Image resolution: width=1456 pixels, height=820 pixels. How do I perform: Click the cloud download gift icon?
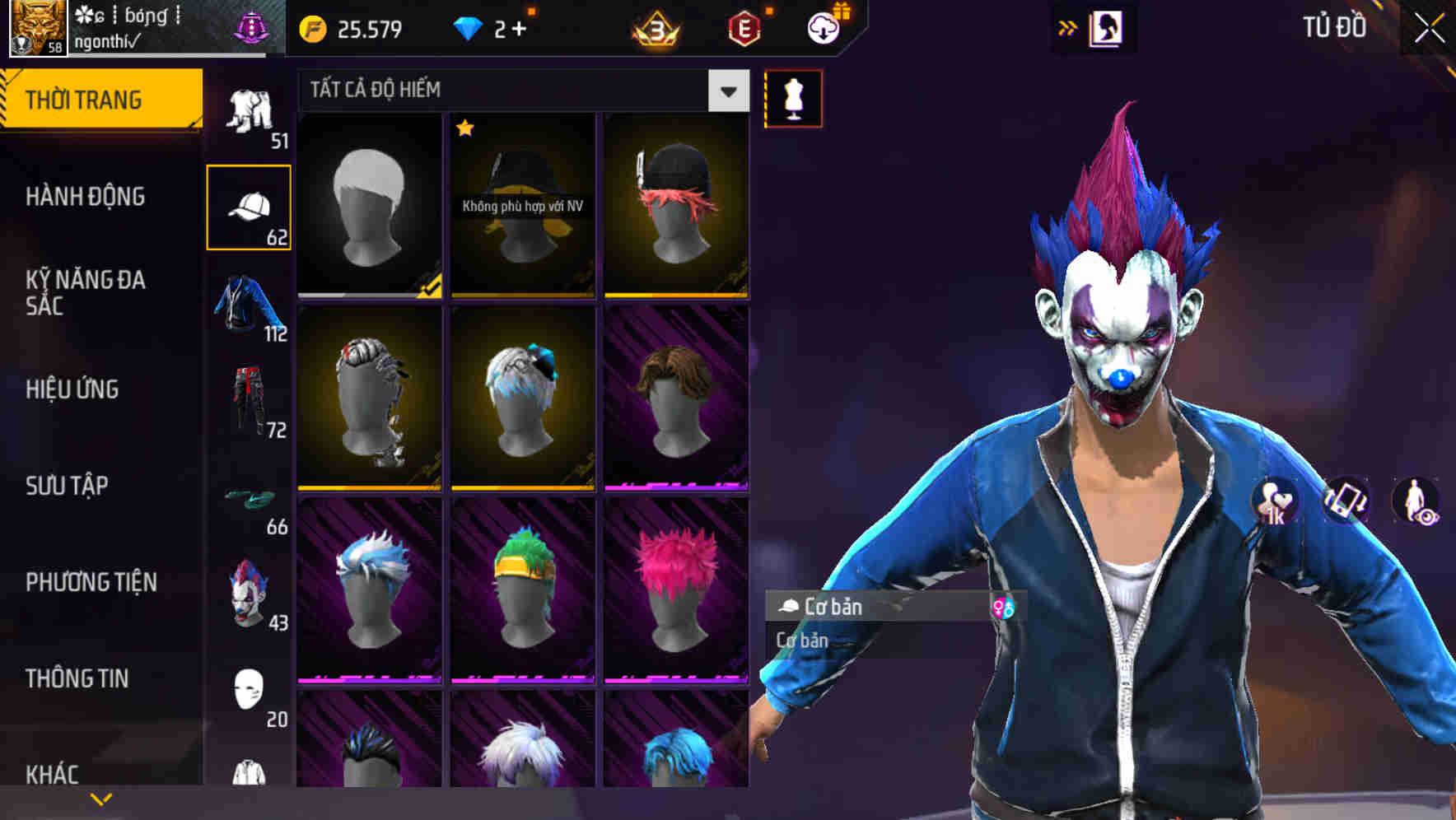(823, 29)
